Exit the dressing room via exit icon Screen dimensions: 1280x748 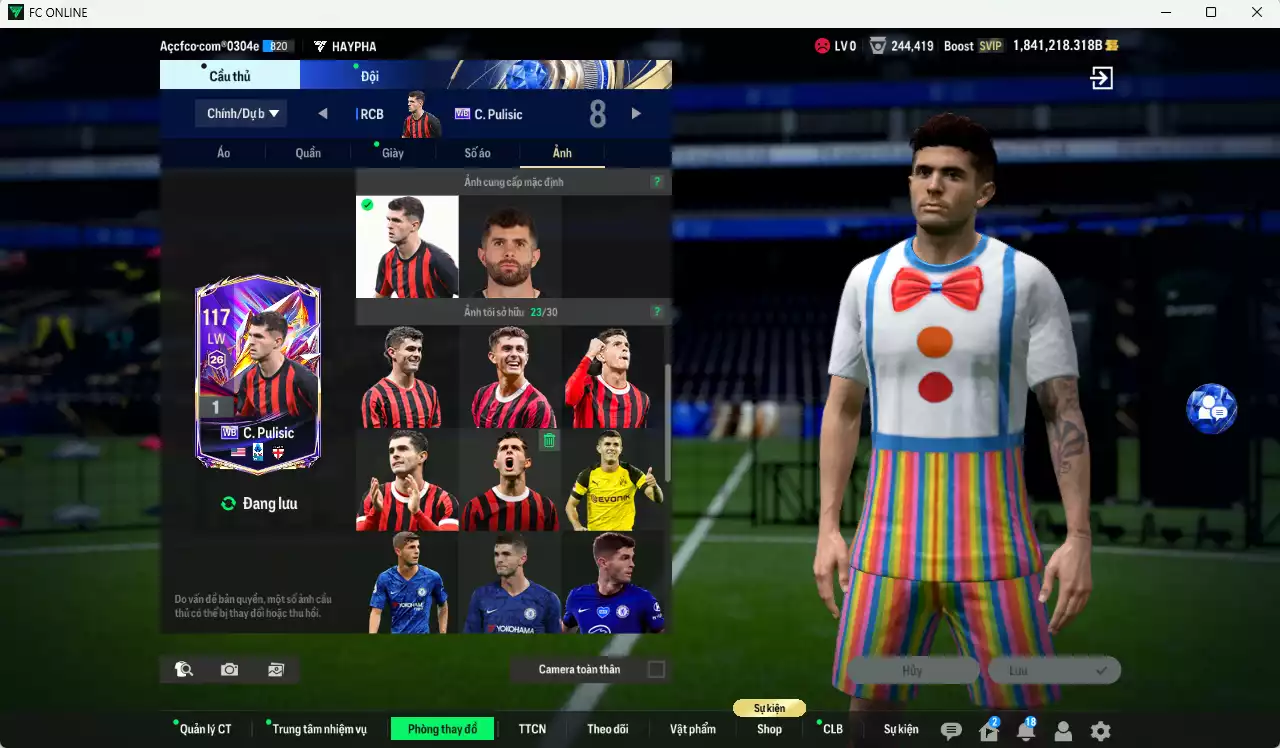click(x=1101, y=78)
